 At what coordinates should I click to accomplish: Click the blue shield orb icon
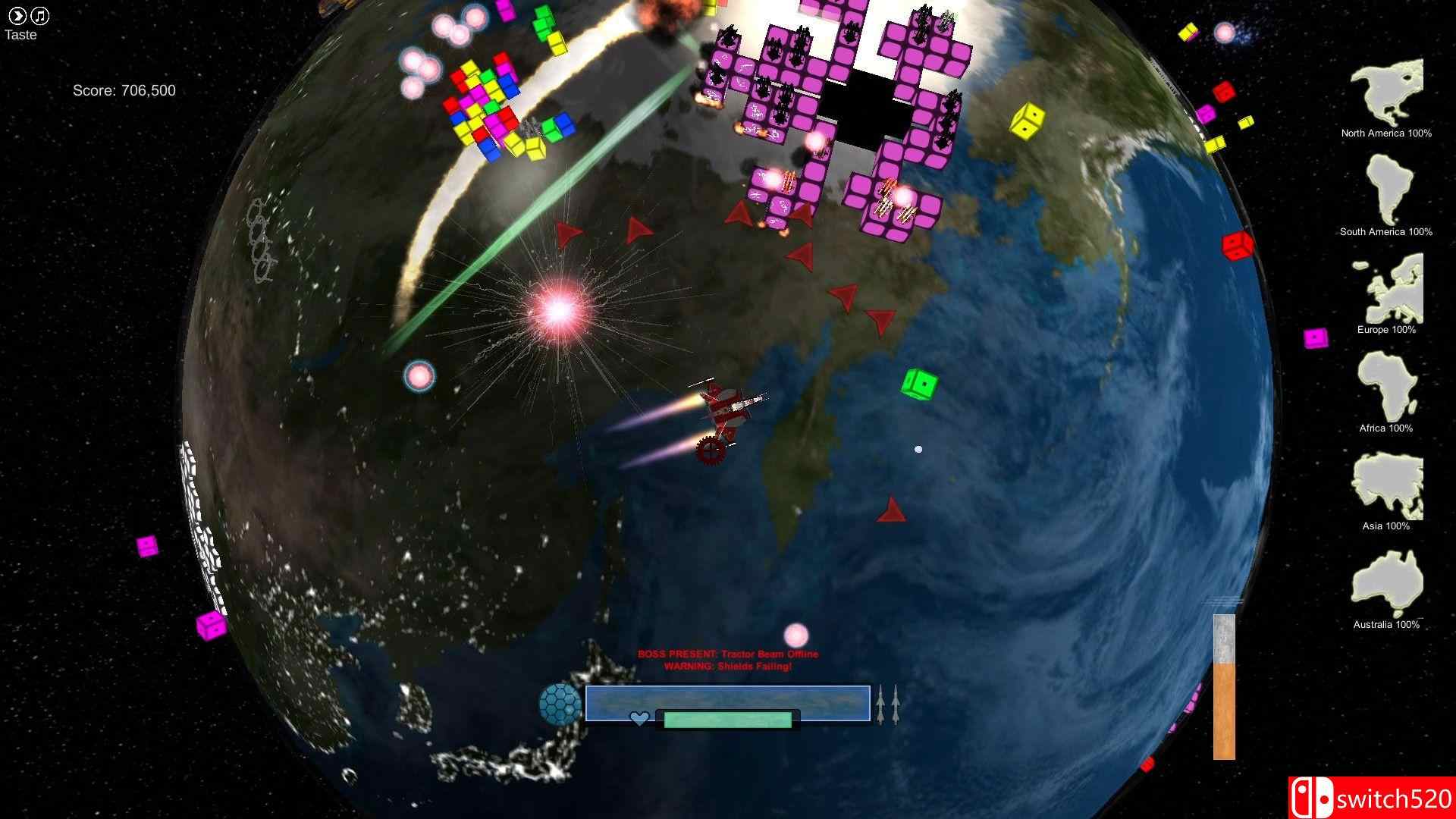pyautogui.click(x=561, y=704)
